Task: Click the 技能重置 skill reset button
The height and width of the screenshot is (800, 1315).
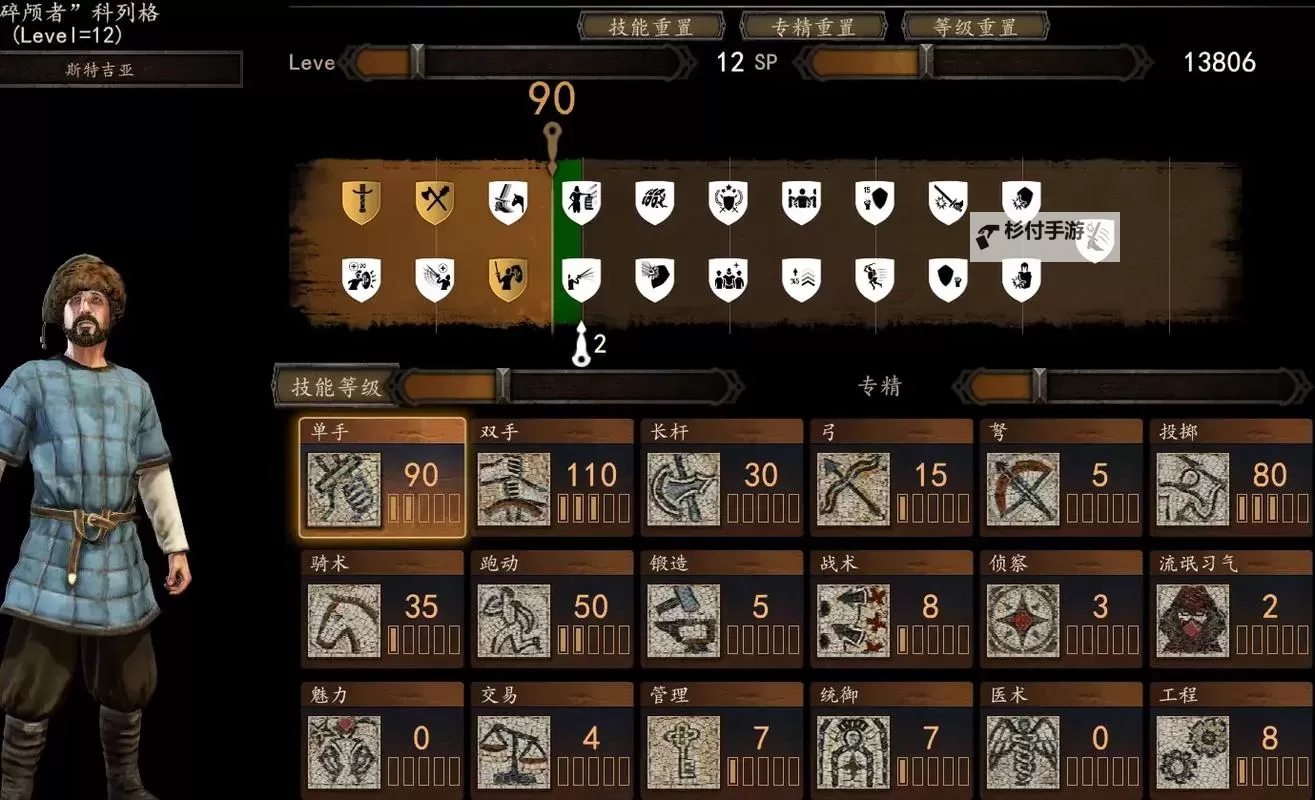Action: (x=651, y=27)
